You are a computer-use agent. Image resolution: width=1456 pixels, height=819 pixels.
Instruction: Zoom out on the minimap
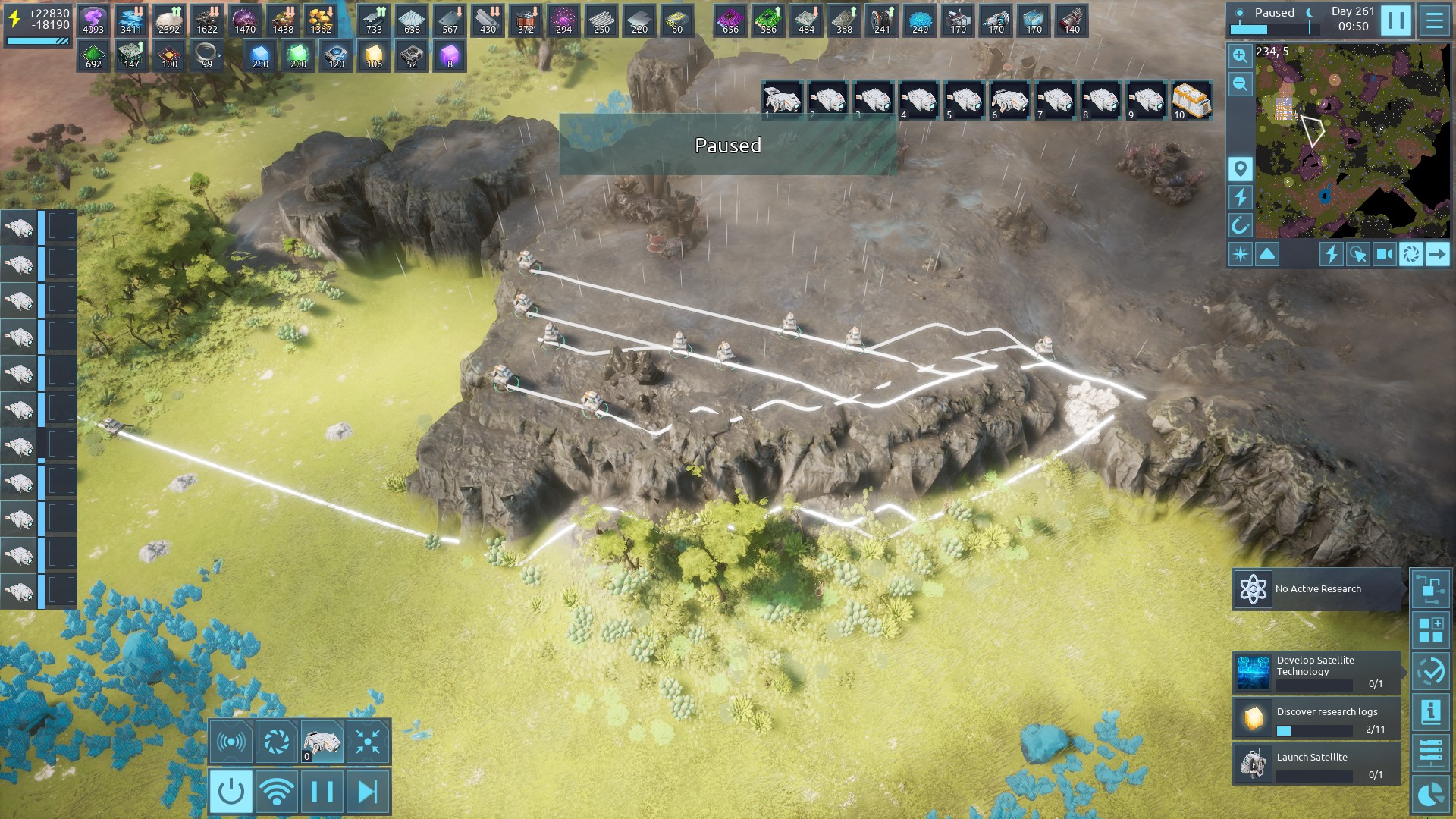pos(1240,84)
